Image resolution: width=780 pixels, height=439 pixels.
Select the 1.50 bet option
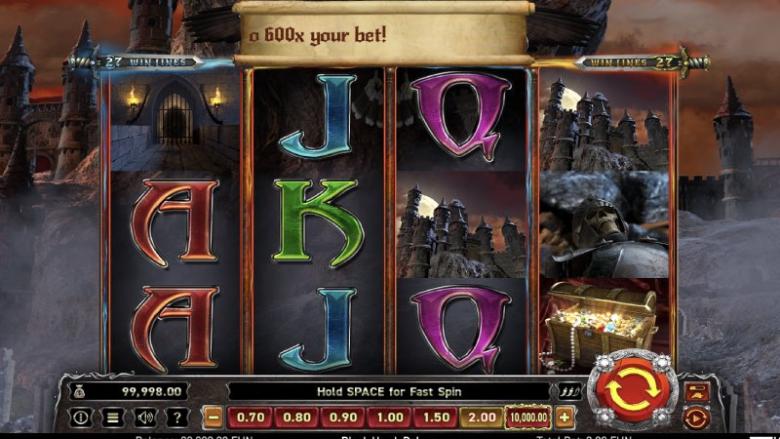(435, 418)
